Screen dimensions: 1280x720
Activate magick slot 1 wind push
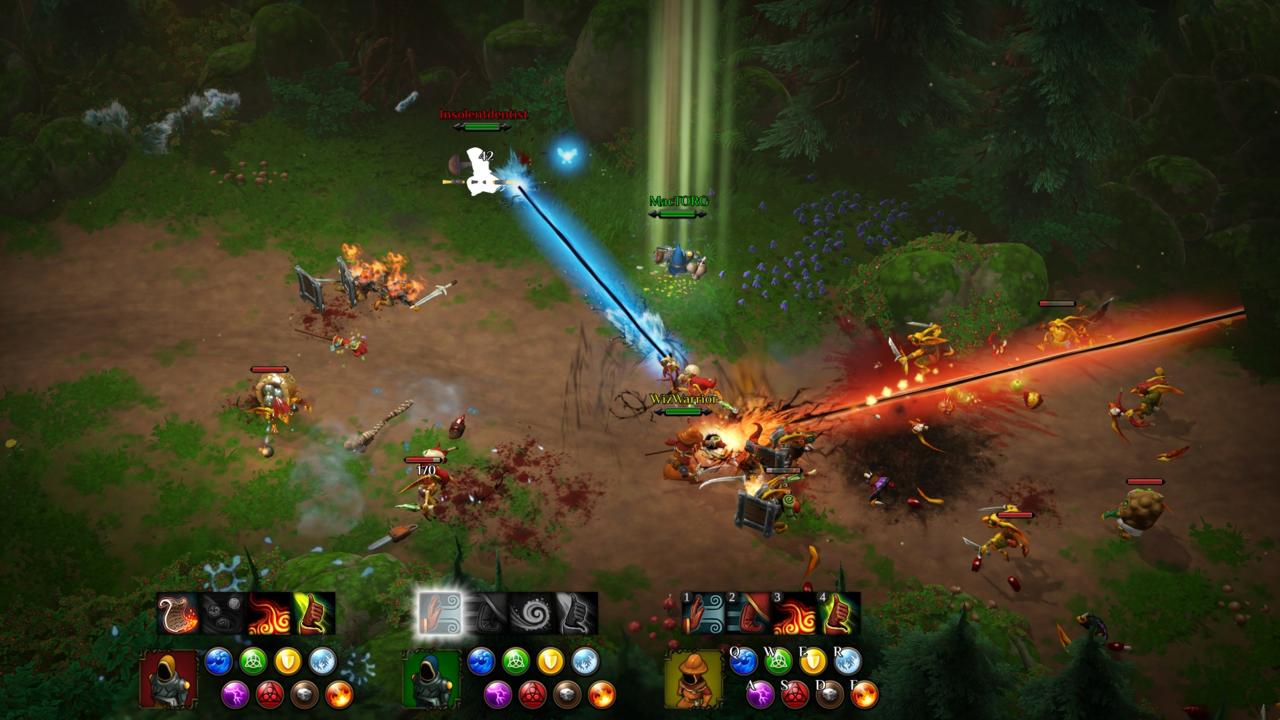pyautogui.click(x=703, y=613)
